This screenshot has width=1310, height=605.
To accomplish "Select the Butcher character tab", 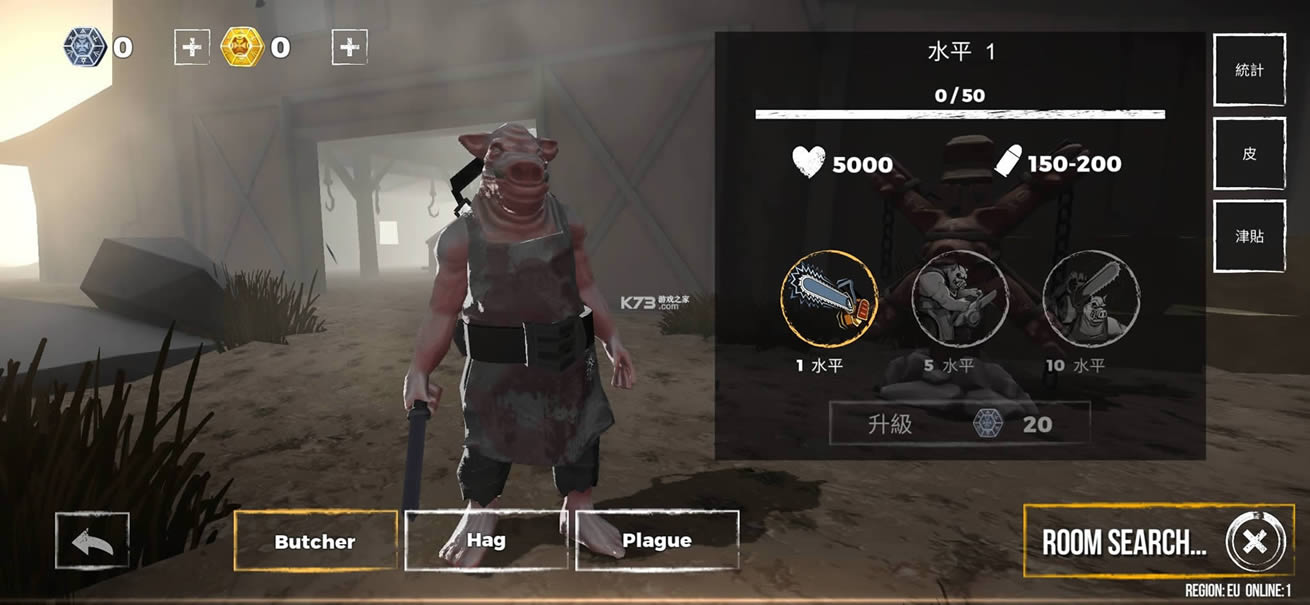I will [x=315, y=541].
